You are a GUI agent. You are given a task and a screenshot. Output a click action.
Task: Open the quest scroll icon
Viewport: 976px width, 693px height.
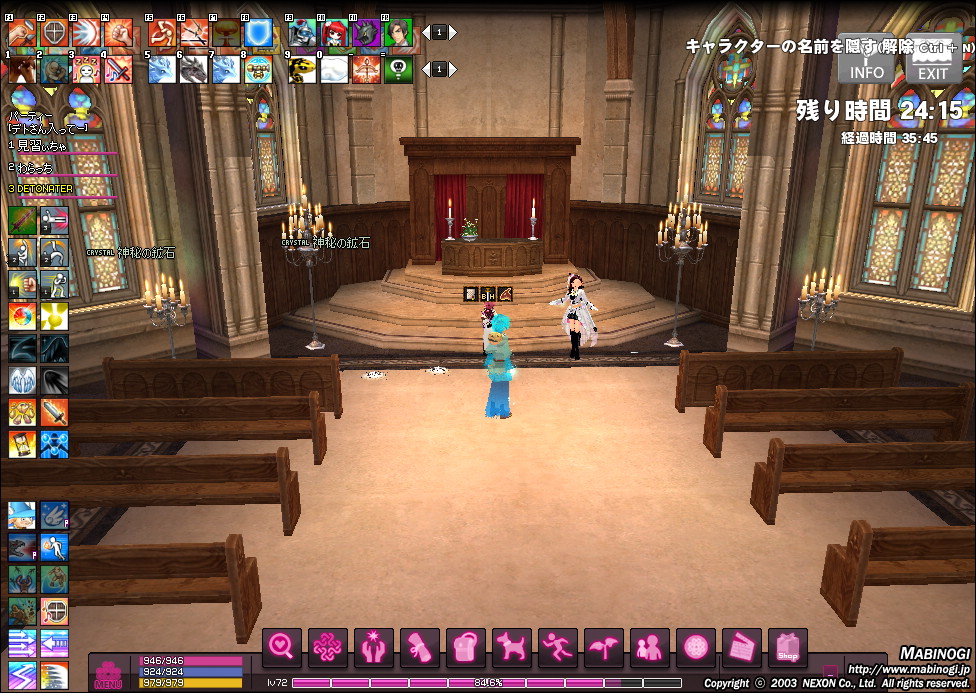[419, 648]
